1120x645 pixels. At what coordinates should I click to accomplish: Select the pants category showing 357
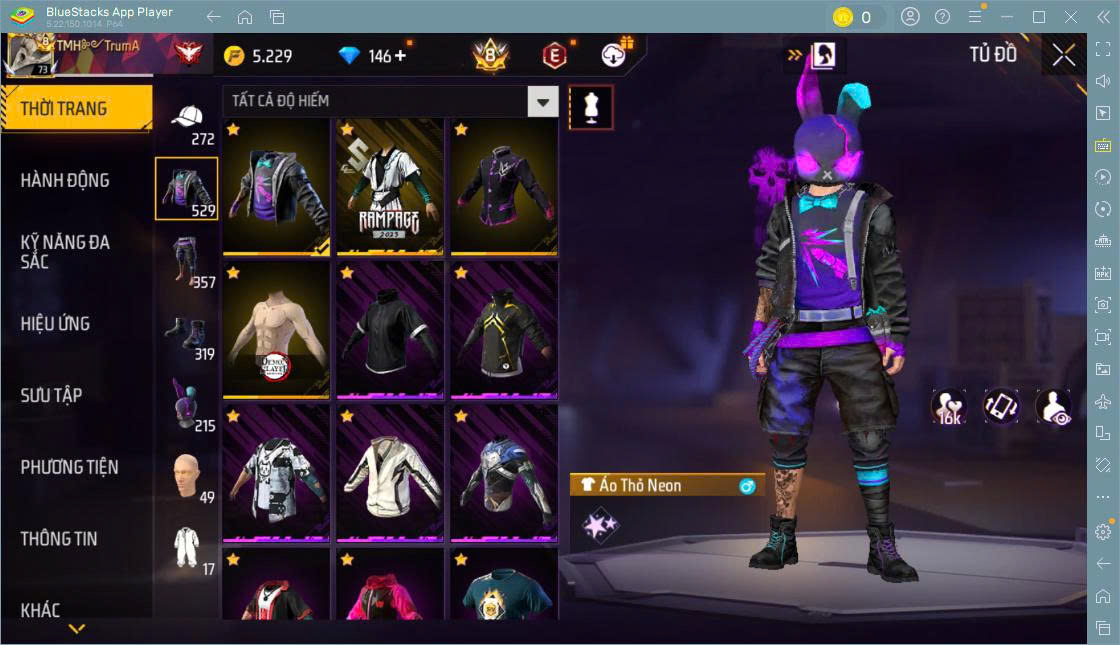[187, 263]
